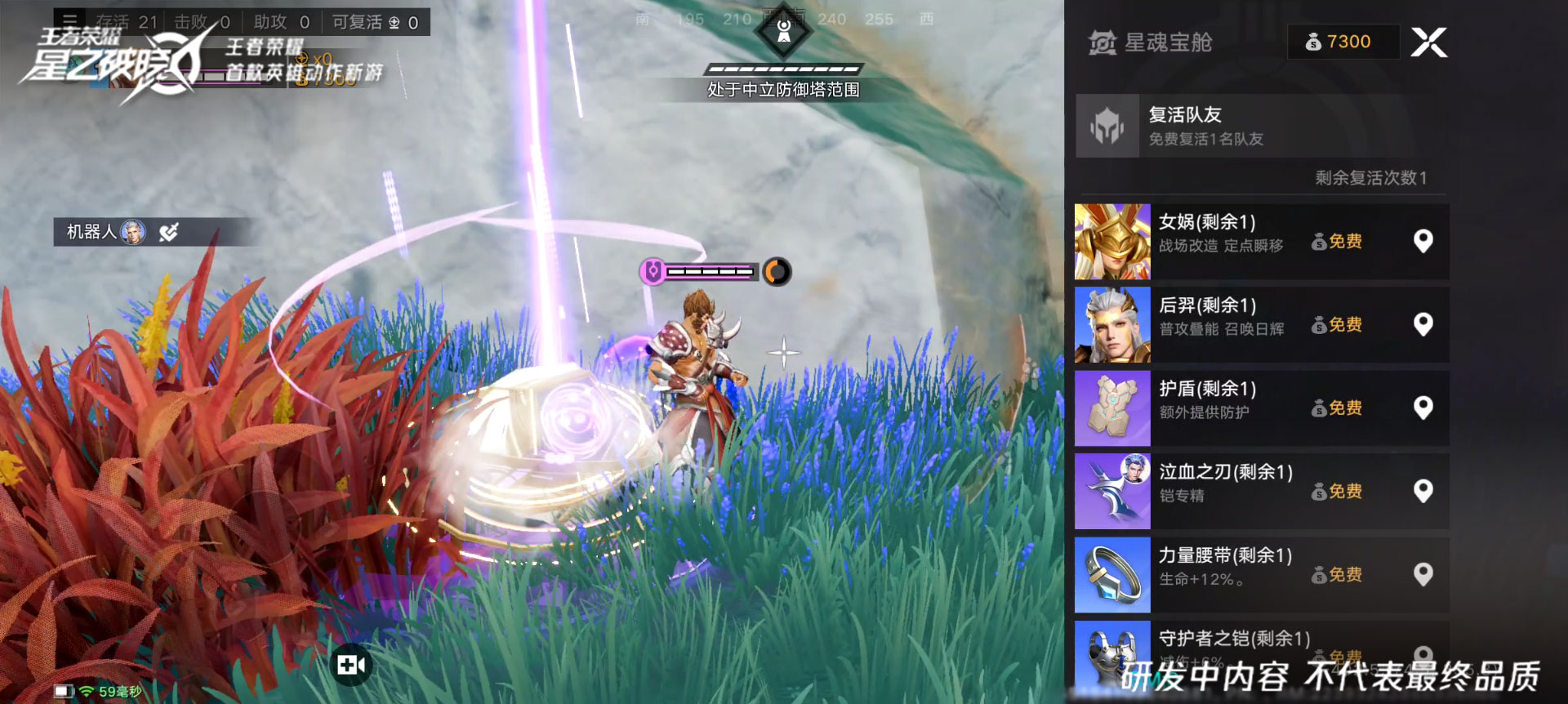The image size is (1568, 704).
Task: Open the hamburger menu at top-left
Action: (70, 20)
